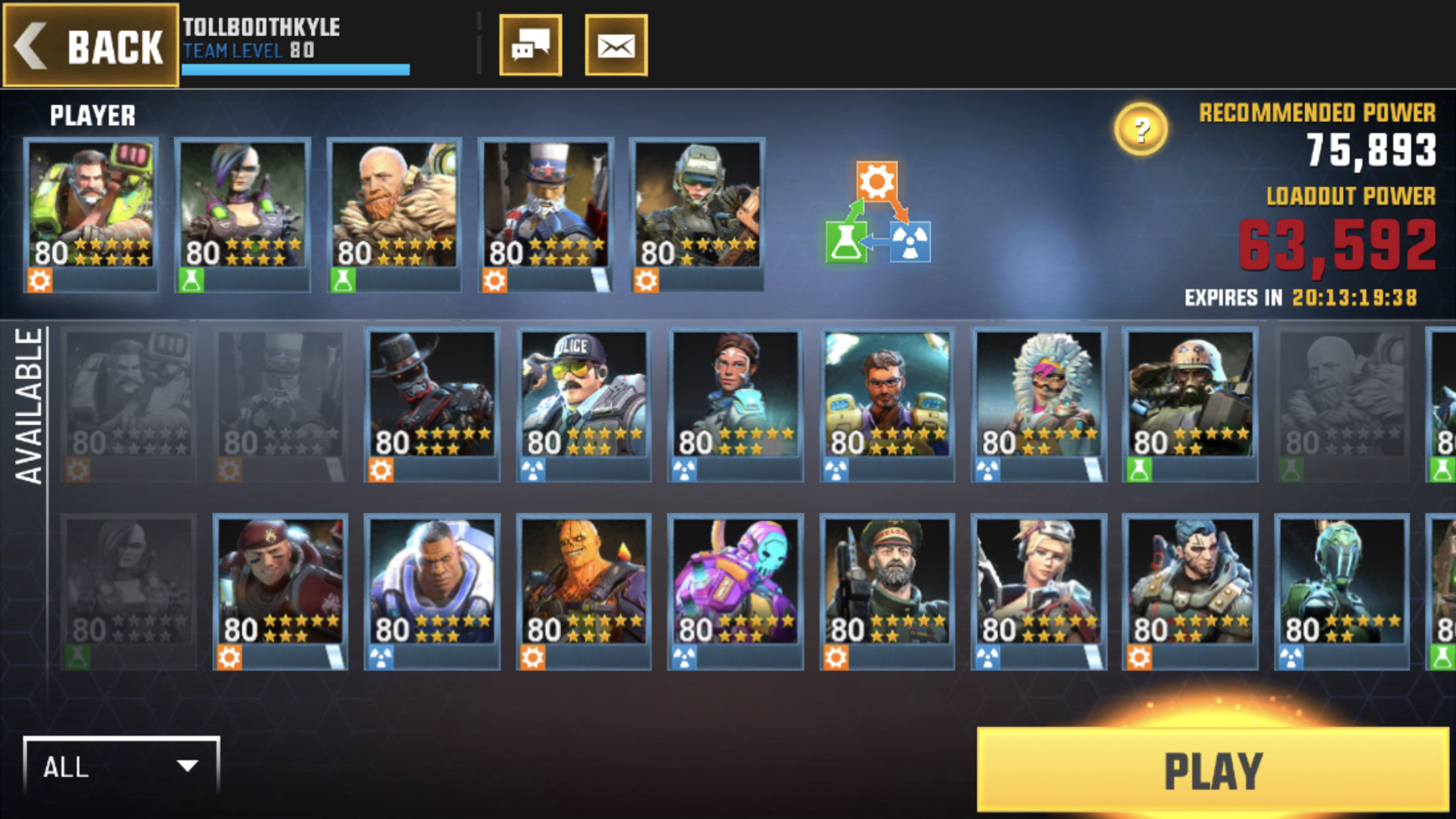Choose the bearded general in green cap
Image resolution: width=1456 pixels, height=819 pixels.
tap(887, 590)
